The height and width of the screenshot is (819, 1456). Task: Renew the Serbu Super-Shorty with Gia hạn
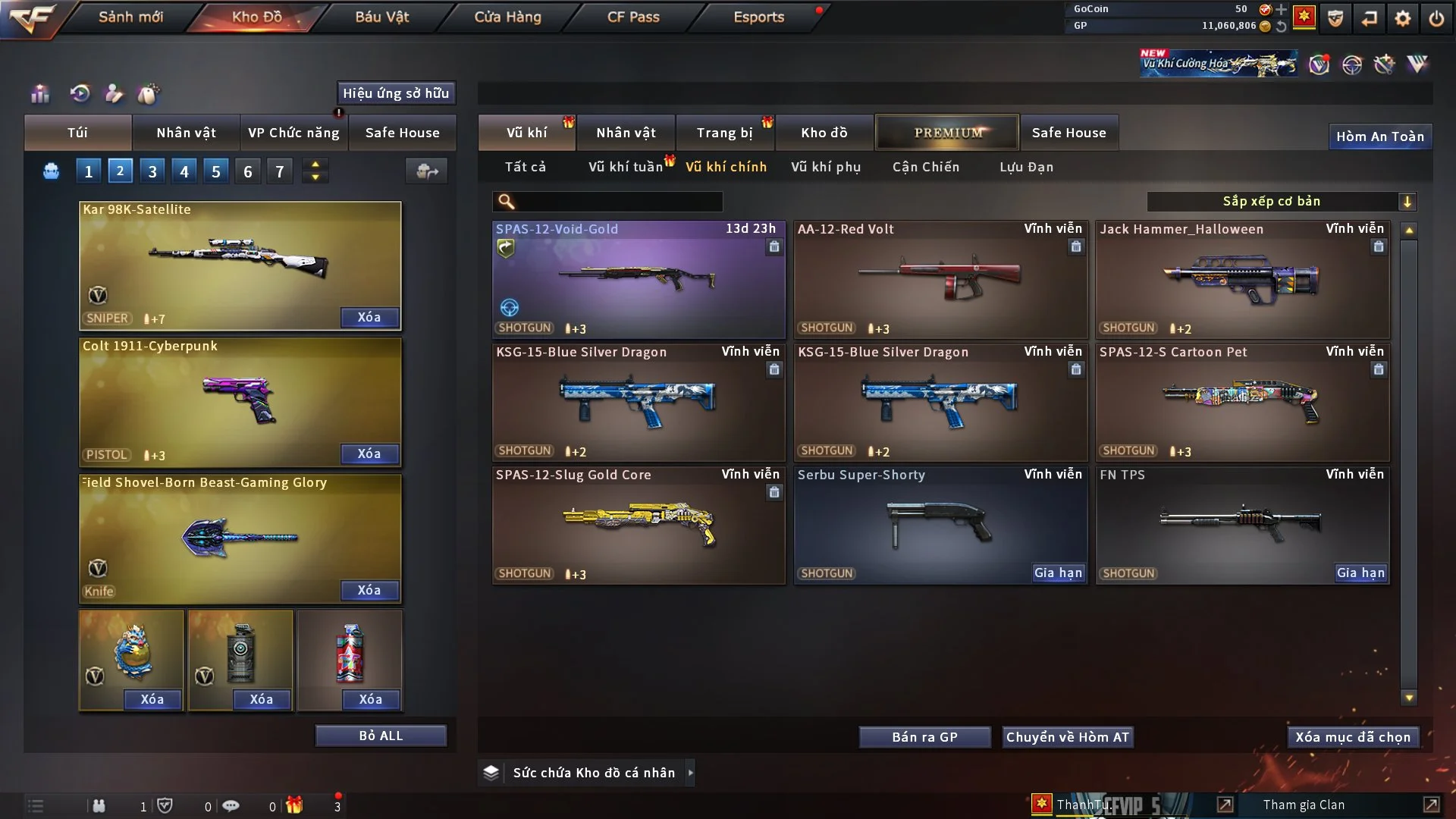point(1058,573)
